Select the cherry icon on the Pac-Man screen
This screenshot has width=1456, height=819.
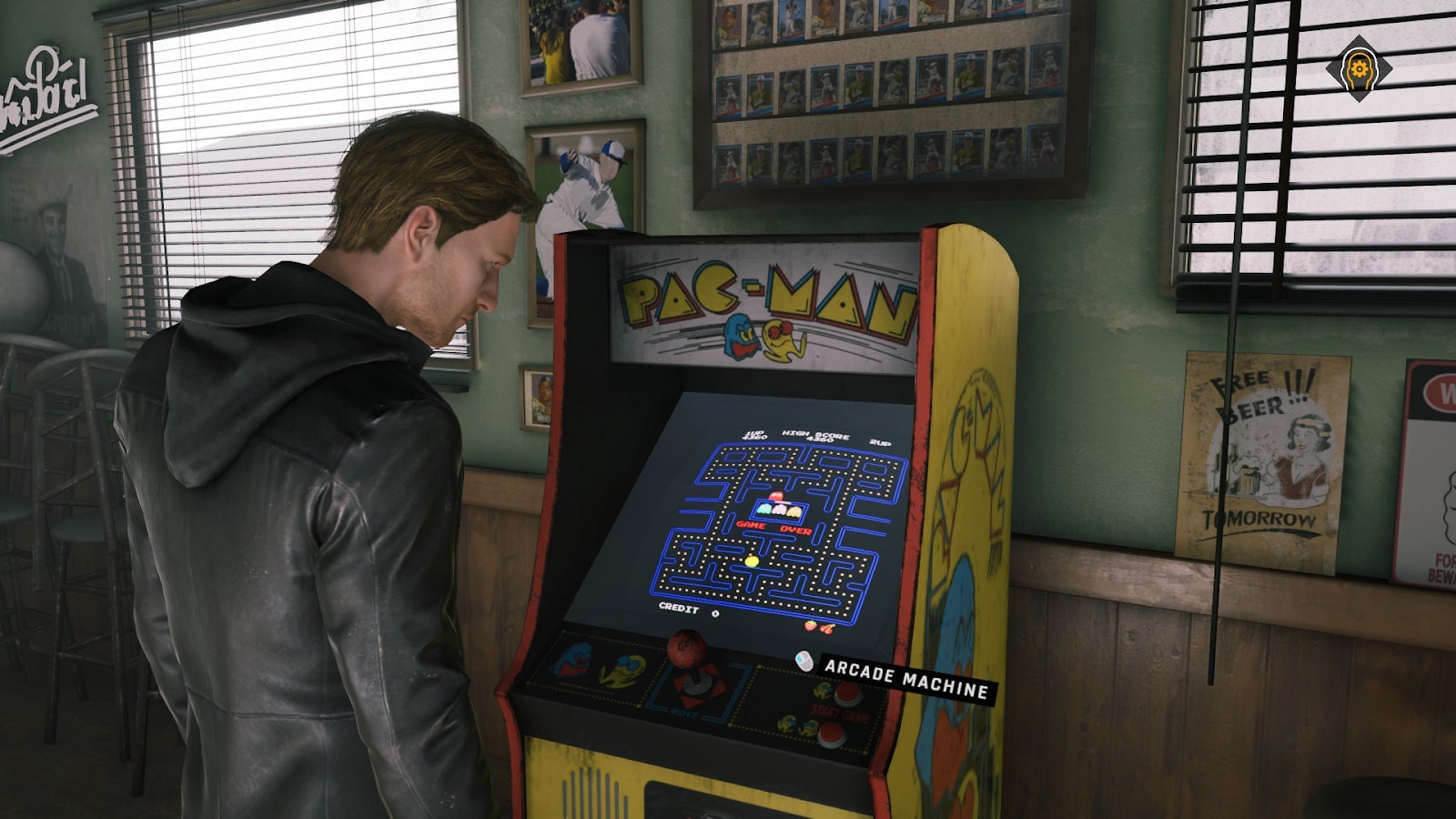tap(827, 628)
